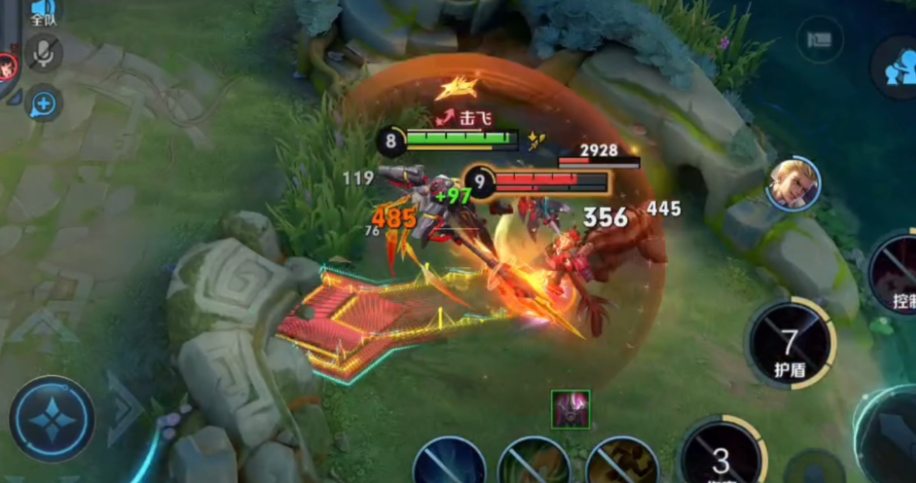
Task: Tap the blond enemy hero portrait
Action: [x=794, y=184]
